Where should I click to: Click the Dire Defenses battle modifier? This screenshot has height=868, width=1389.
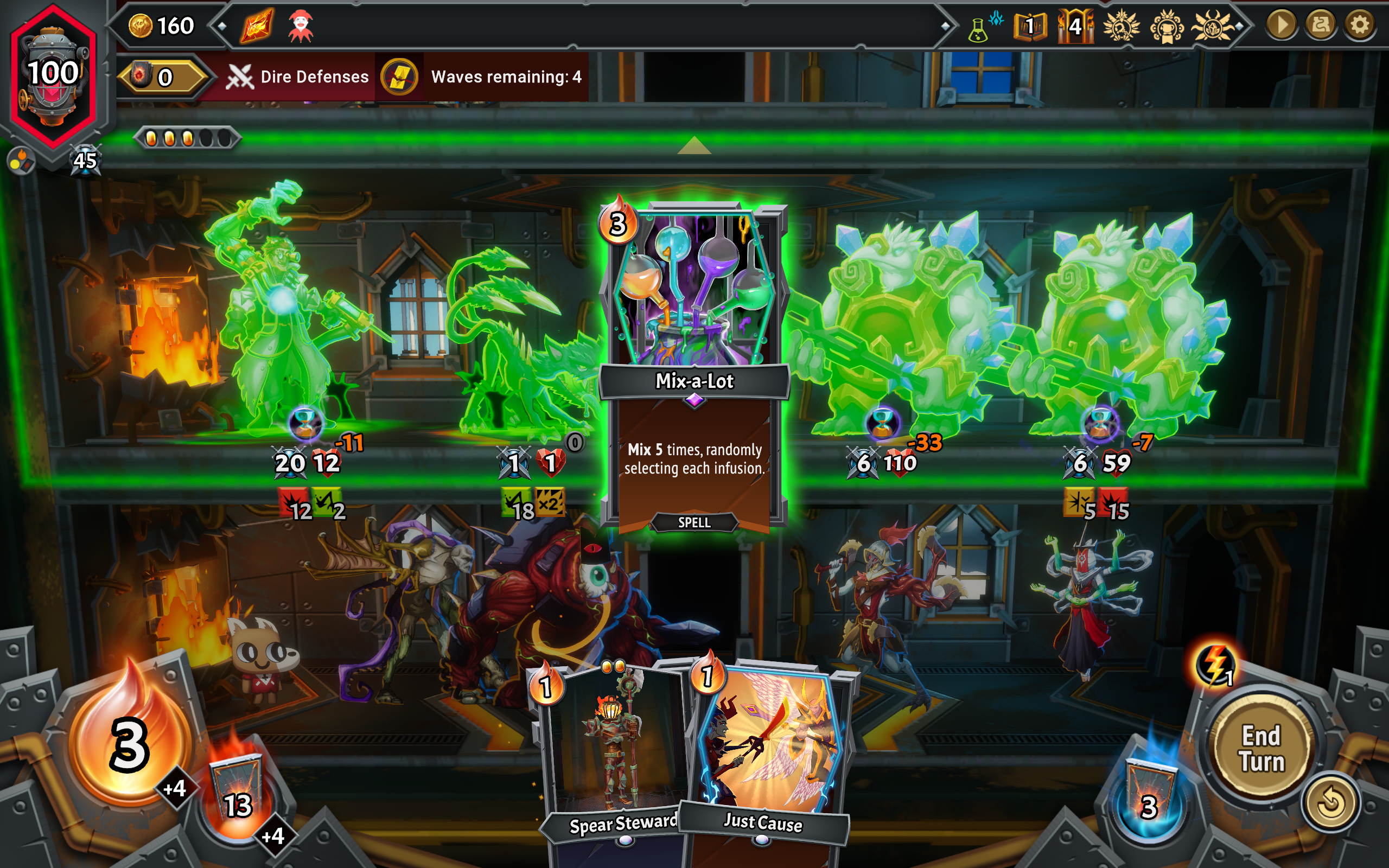pyautogui.click(x=297, y=77)
